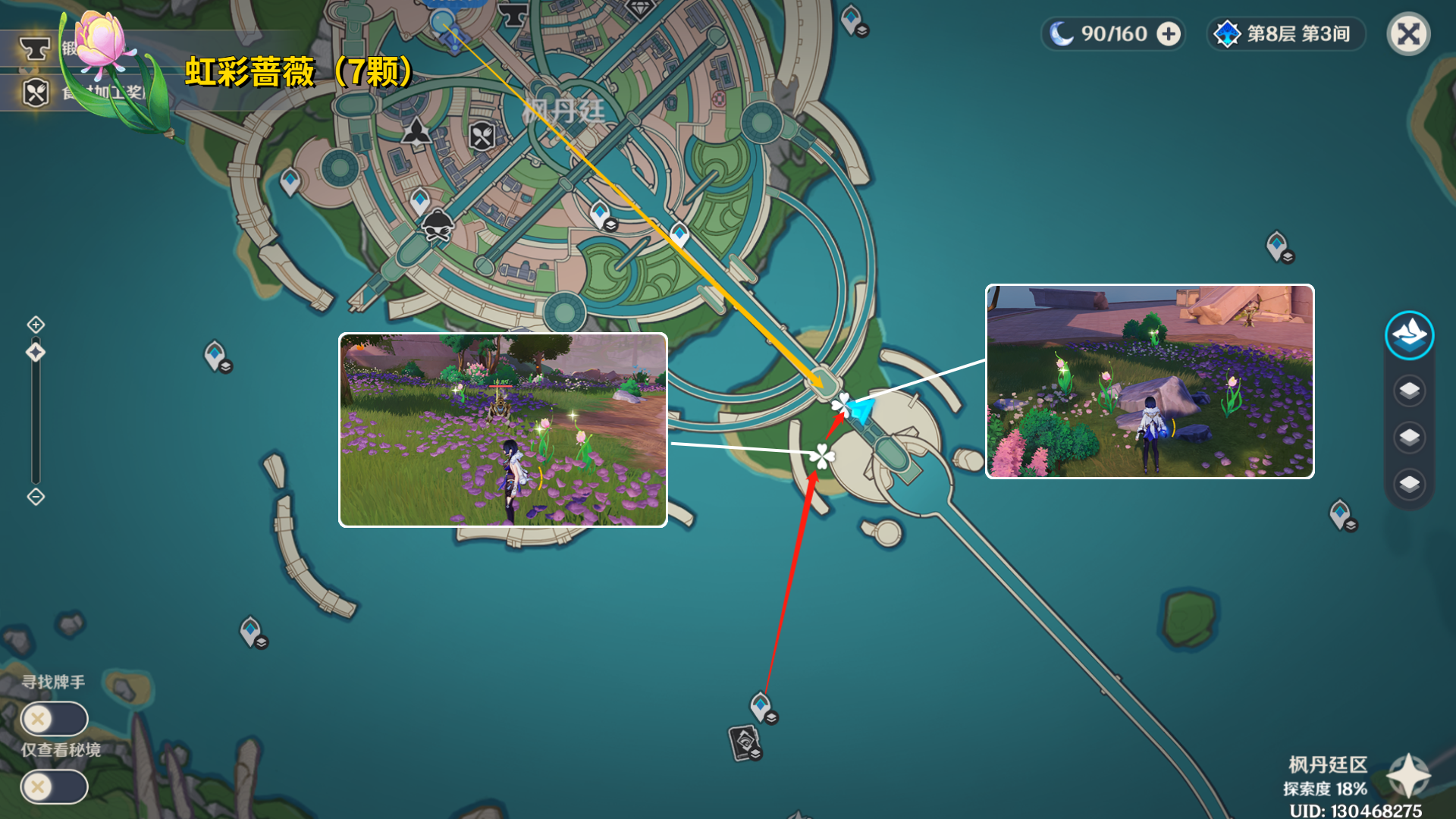The width and height of the screenshot is (1456, 819).
Task: Select the highlighted surface map layer button
Action: point(1409,335)
